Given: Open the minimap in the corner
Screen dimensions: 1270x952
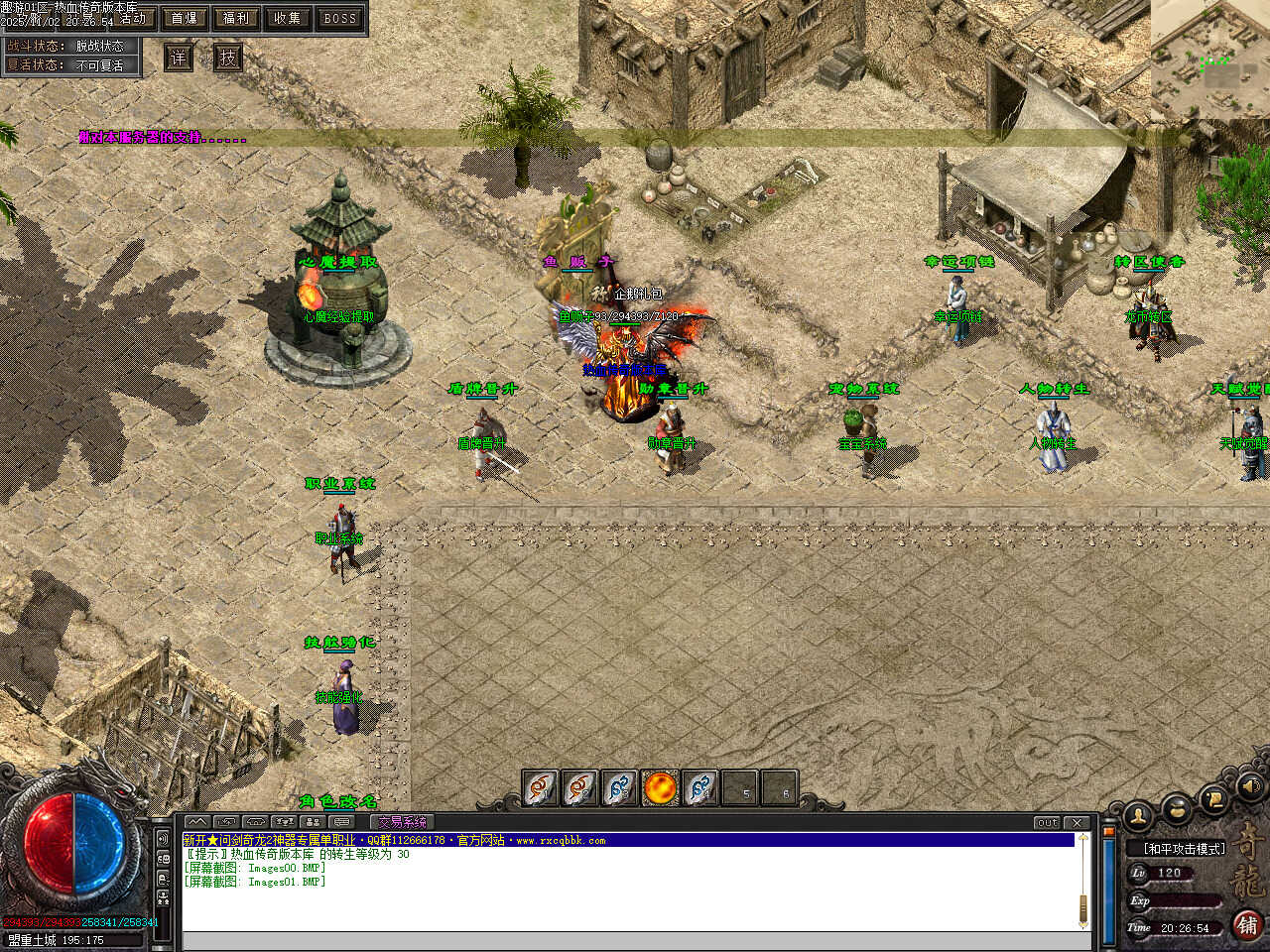Looking at the screenshot, I should (x=1209, y=59).
